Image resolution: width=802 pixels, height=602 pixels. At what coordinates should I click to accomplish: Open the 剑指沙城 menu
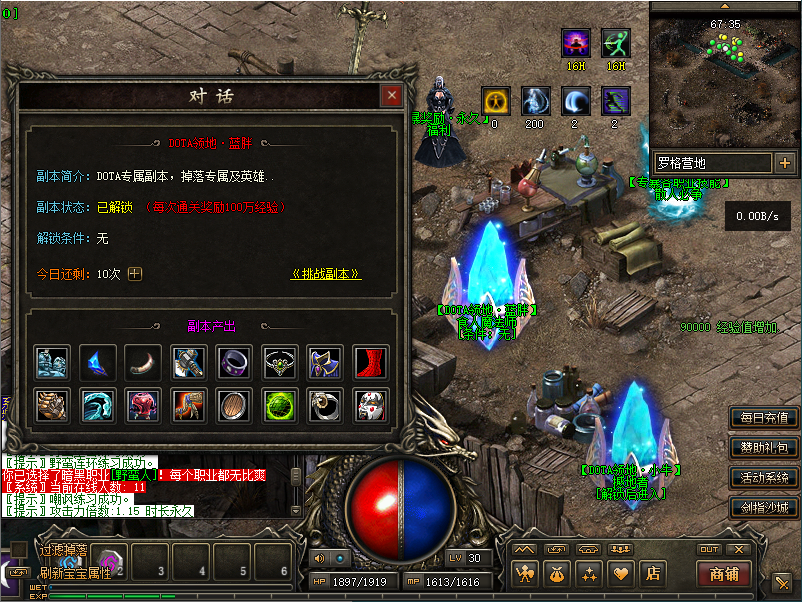[x=765, y=507]
